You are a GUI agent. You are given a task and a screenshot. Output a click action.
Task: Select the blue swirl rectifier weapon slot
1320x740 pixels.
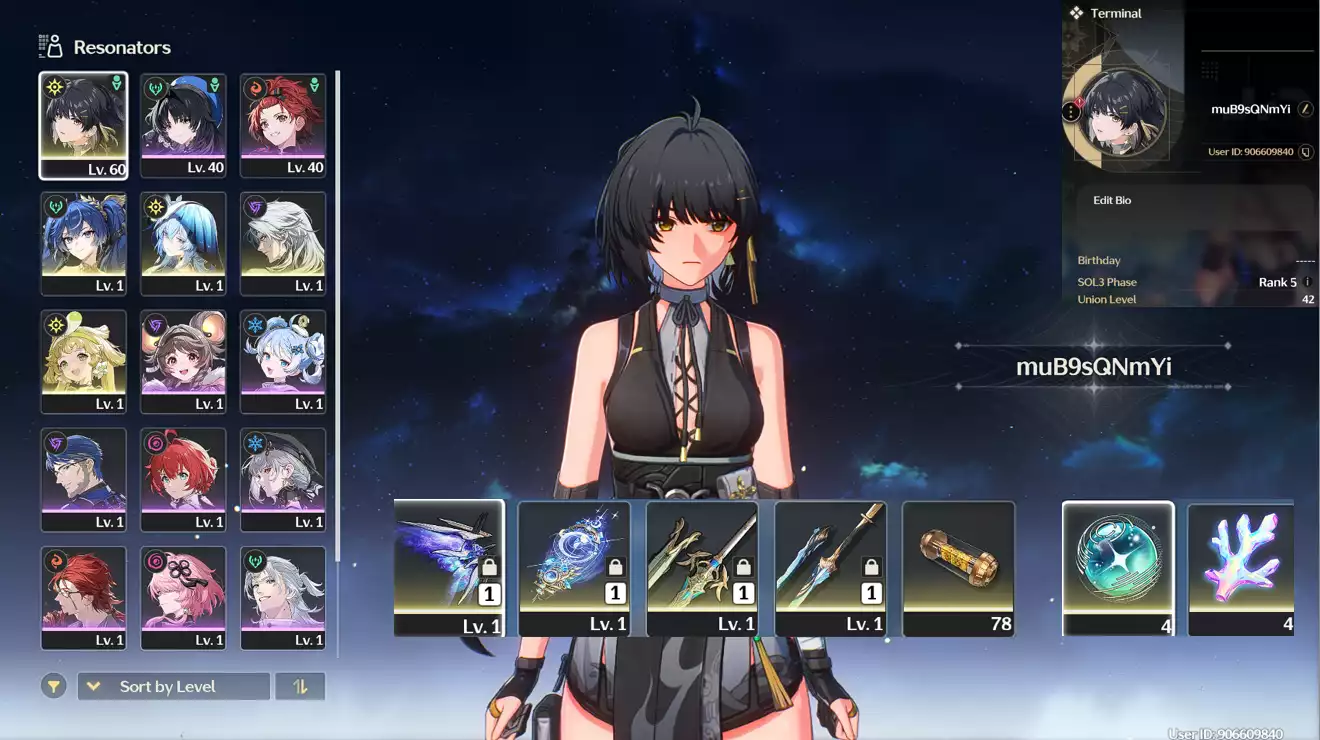[x=575, y=567]
